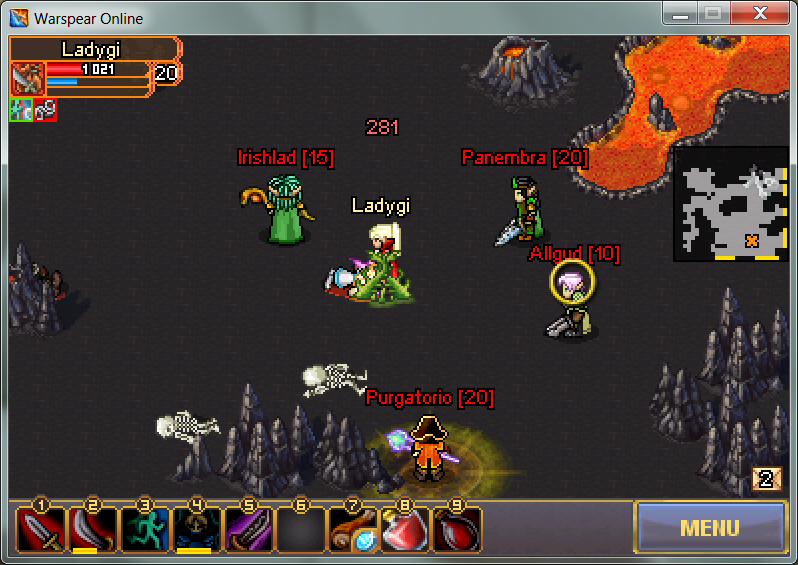Viewport: 798px width, 565px height.
Task: Use the red sword attack in slot 1
Action: pyautogui.click(x=40, y=530)
